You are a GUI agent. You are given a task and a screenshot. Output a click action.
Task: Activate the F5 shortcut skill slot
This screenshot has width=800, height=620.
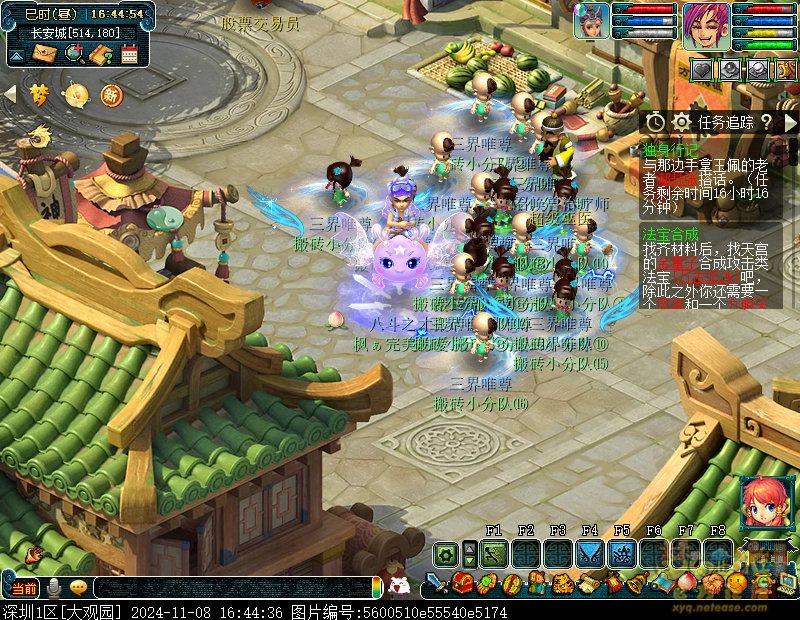[622, 553]
